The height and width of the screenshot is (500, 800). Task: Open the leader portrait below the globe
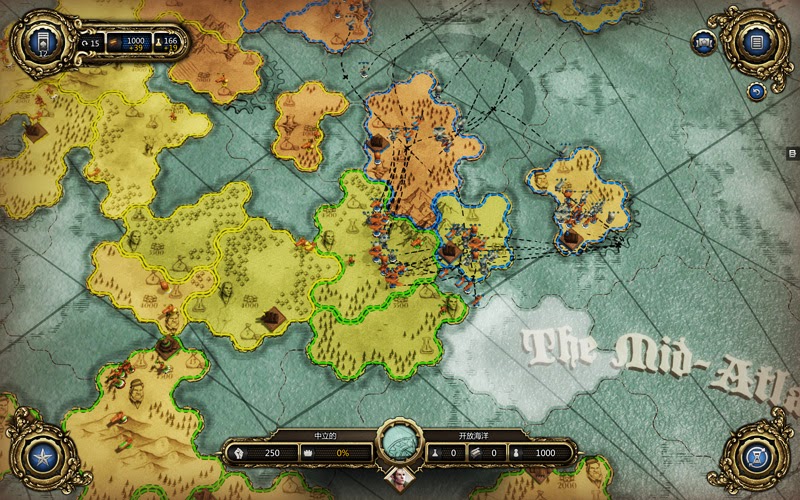[x=399, y=476]
